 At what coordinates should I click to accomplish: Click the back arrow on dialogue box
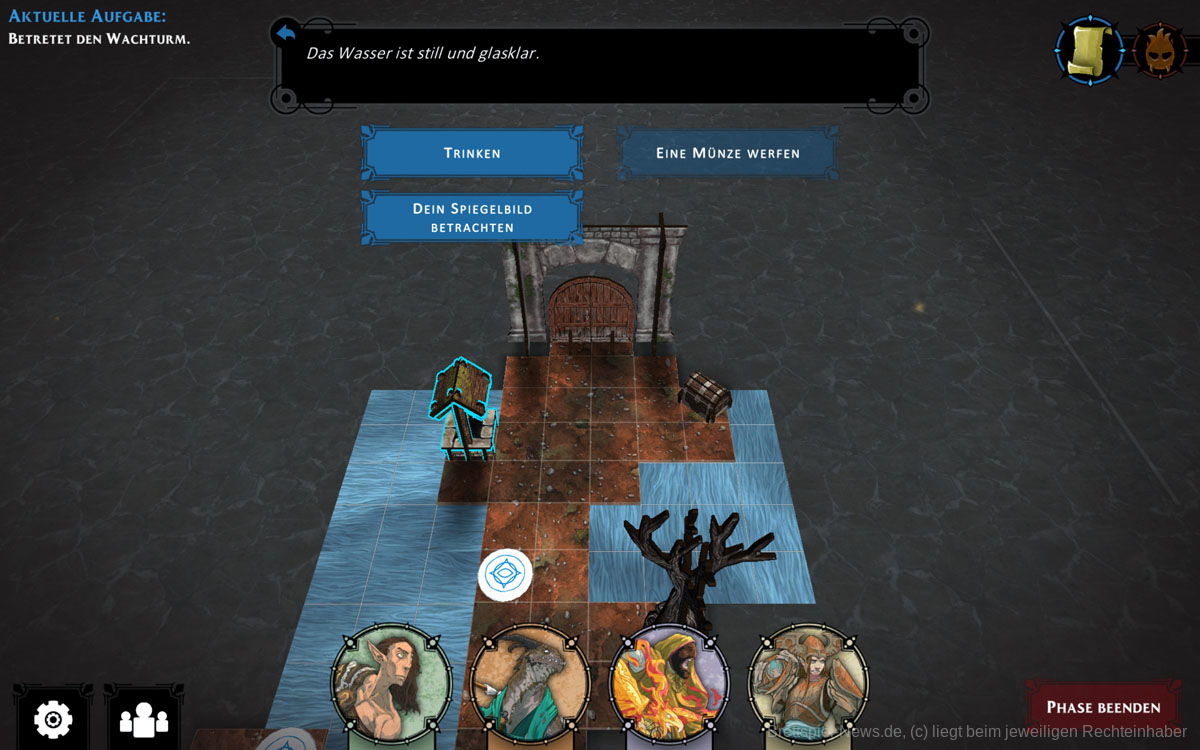[x=285, y=34]
